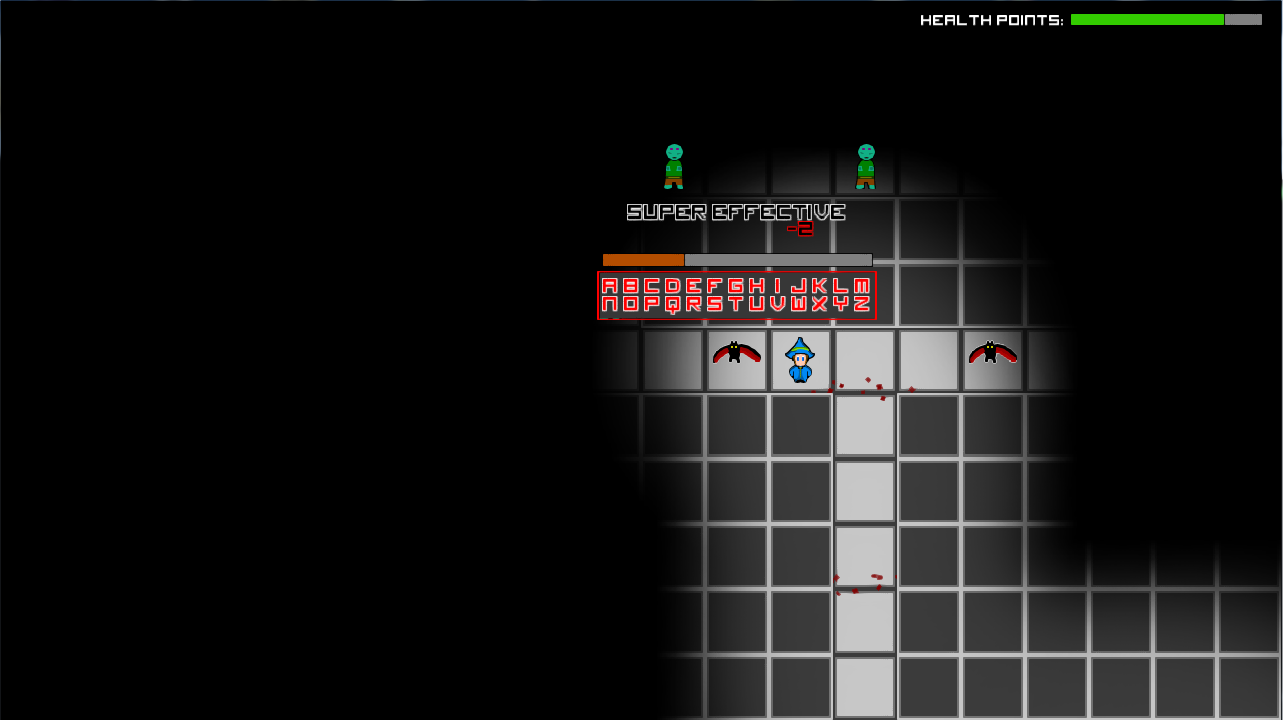Click the SUPER EFFECTIVE text
Viewport: 1283px width, 720px height.
(x=736, y=212)
